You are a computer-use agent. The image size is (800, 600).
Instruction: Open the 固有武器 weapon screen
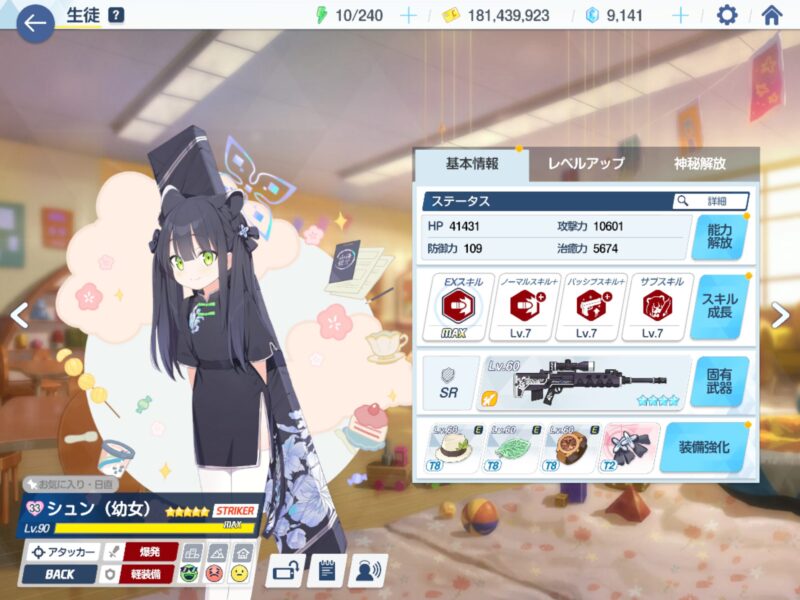click(719, 381)
